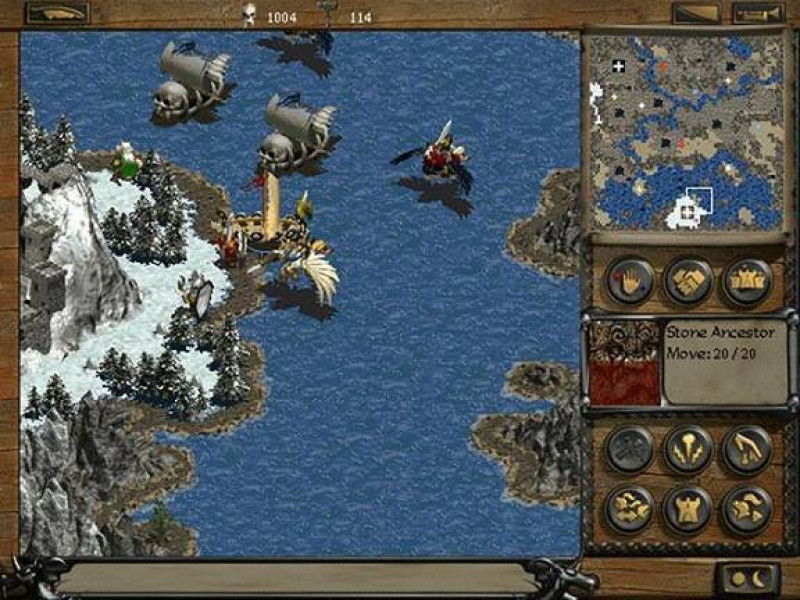End turn with the sun-moon button
Screen dimensions: 800x600
pyautogui.click(x=746, y=579)
